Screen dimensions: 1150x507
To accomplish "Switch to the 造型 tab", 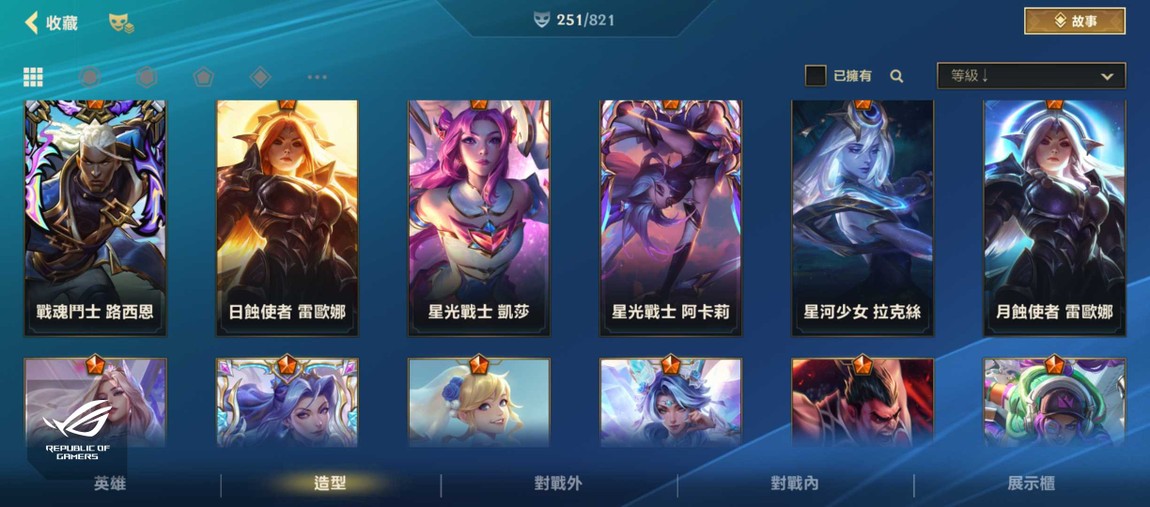I will (x=330, y=484).
